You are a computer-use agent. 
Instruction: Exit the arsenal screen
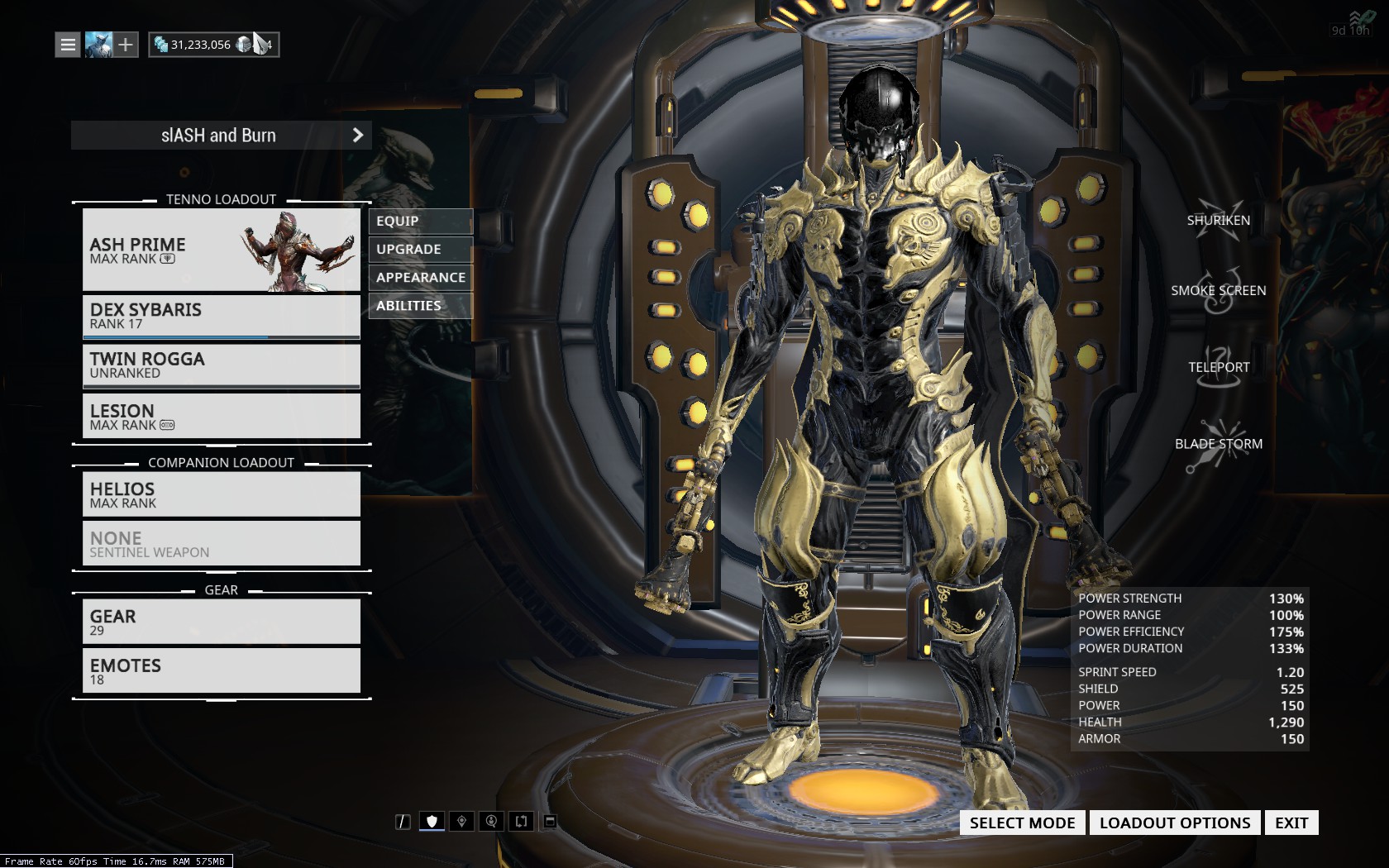pyautogui.click(x=1291, y=823)
